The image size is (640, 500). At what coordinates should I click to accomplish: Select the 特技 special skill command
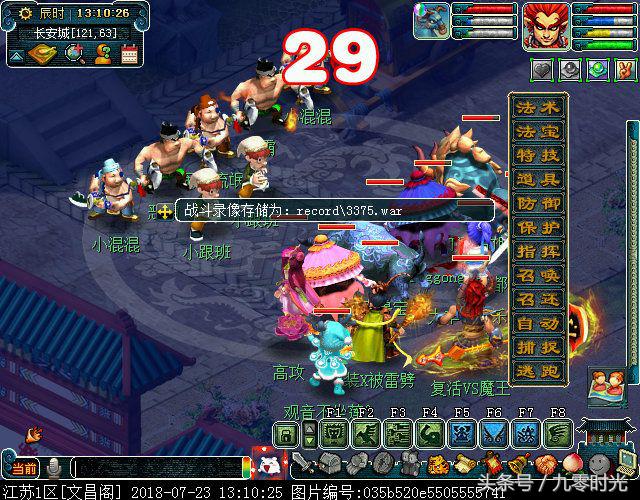tap(538, 156)
